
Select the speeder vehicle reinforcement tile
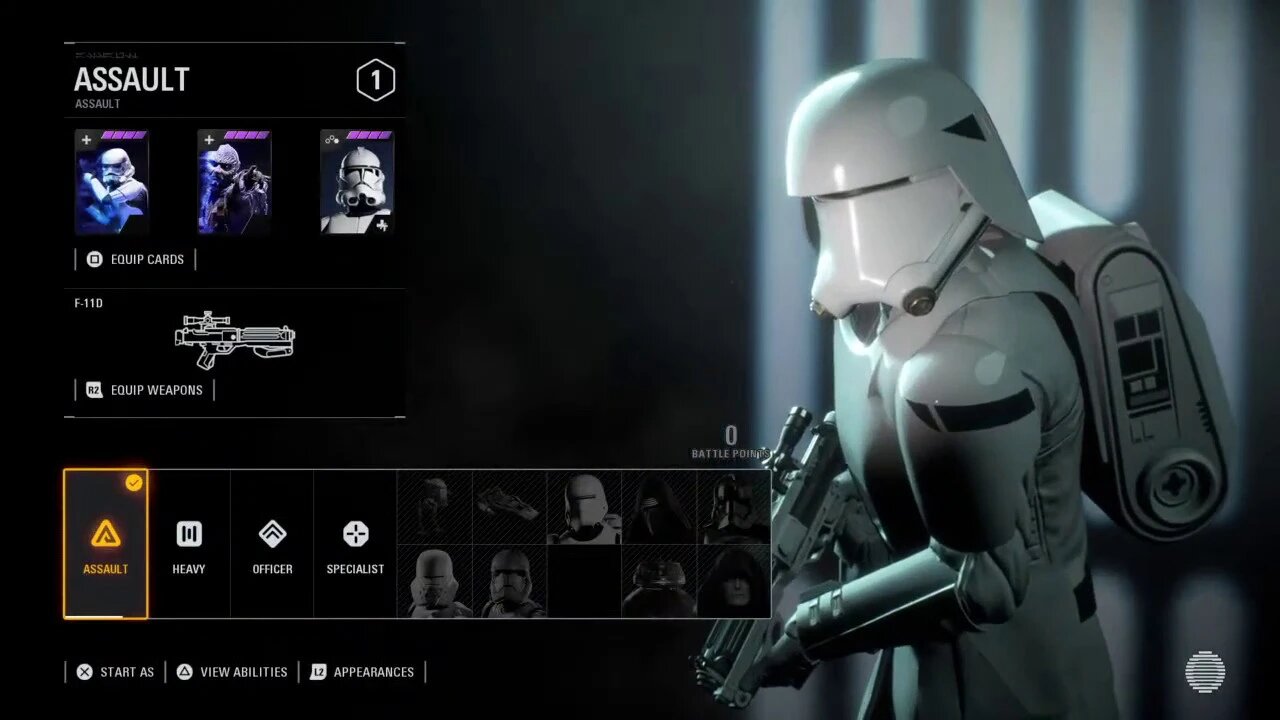coord(509,507)
